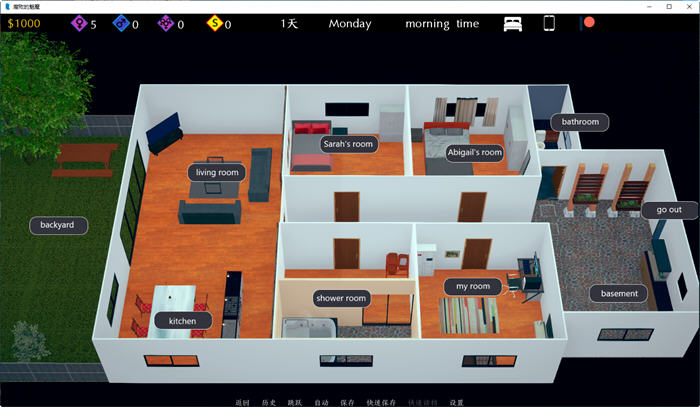Viewport: 700px width, 407px height.
Task: Enter the shower room
Action: click(342, 298)
